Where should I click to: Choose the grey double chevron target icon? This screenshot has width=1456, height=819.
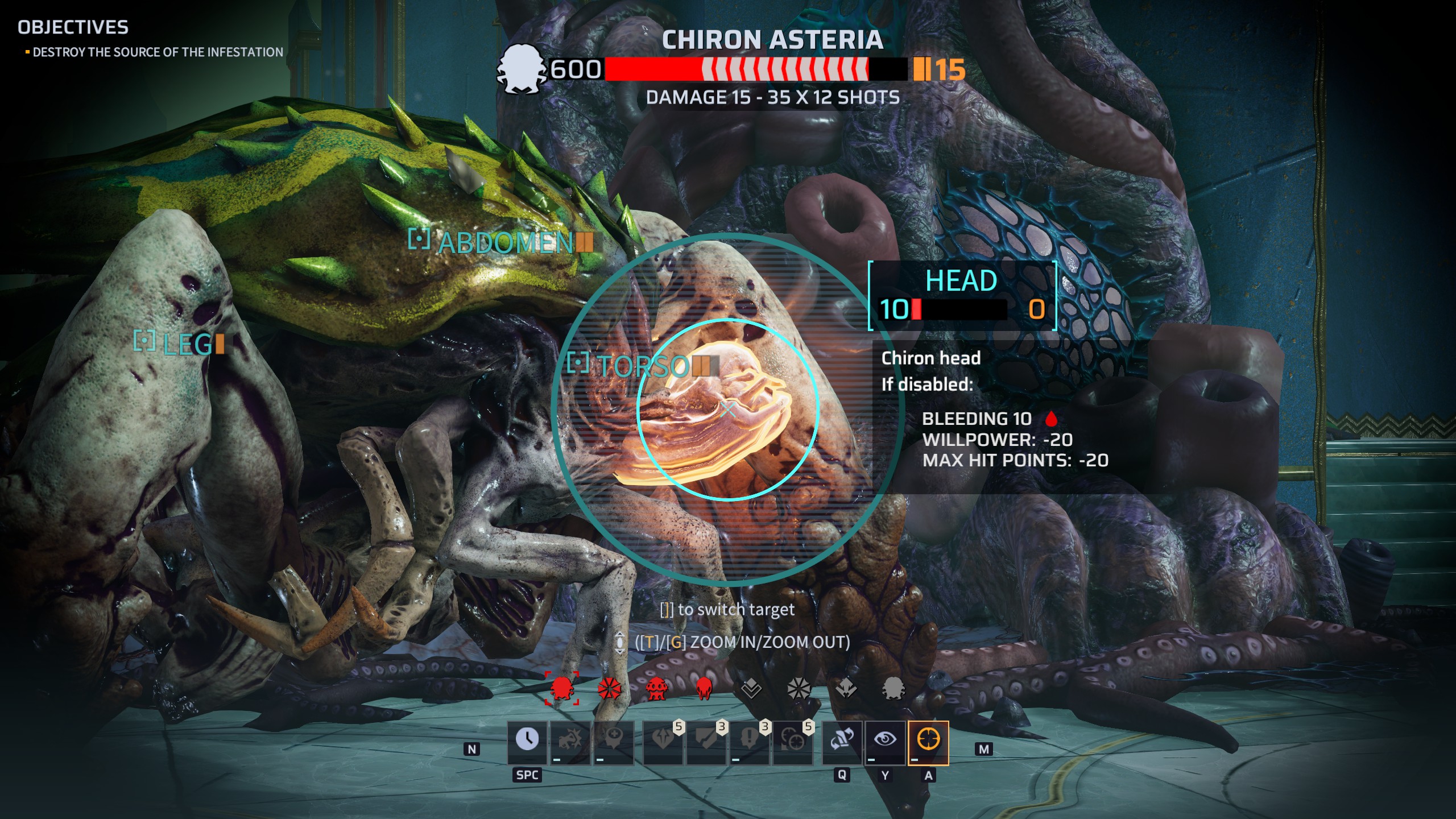[x=751, y=689]
